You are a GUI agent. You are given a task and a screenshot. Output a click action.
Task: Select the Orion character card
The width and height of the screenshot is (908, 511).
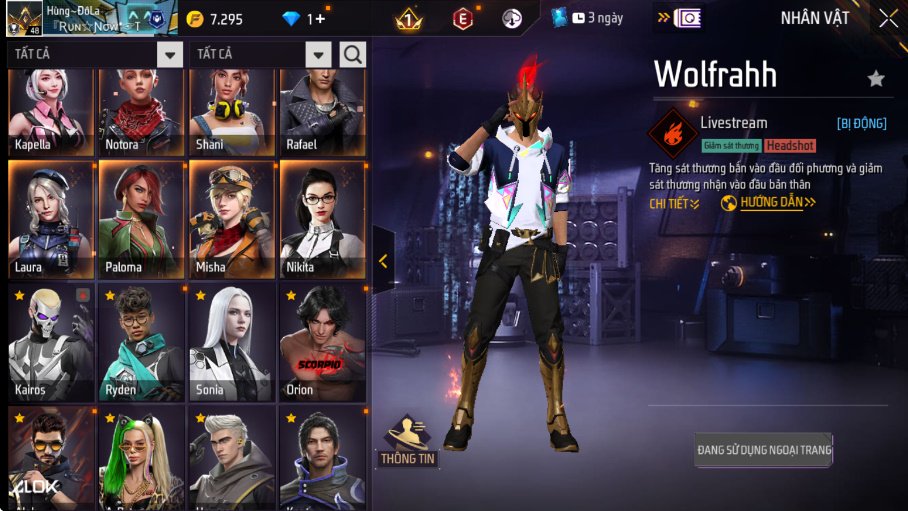tap(322, 342)
